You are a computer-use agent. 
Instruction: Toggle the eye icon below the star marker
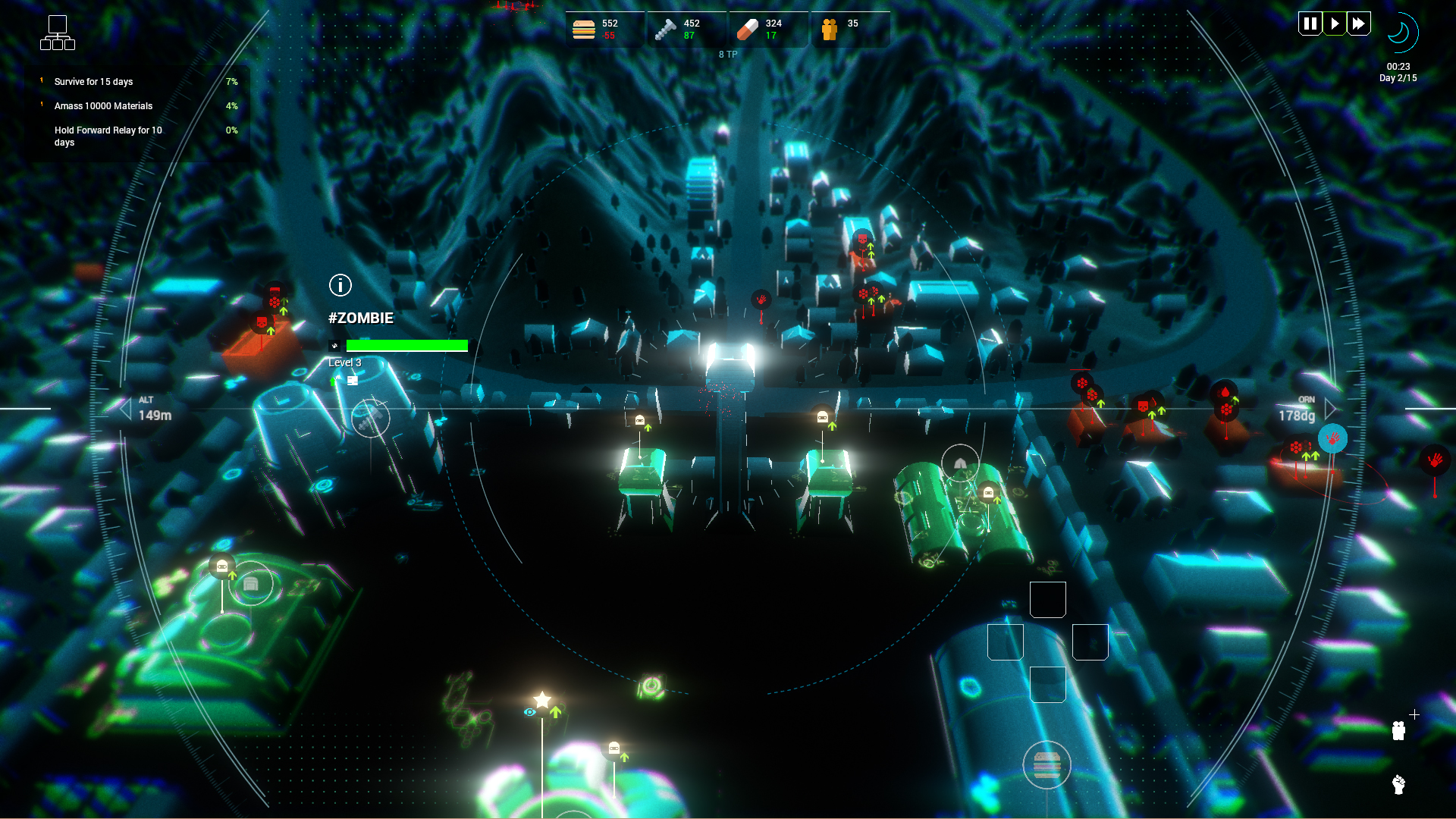(529, 714)
